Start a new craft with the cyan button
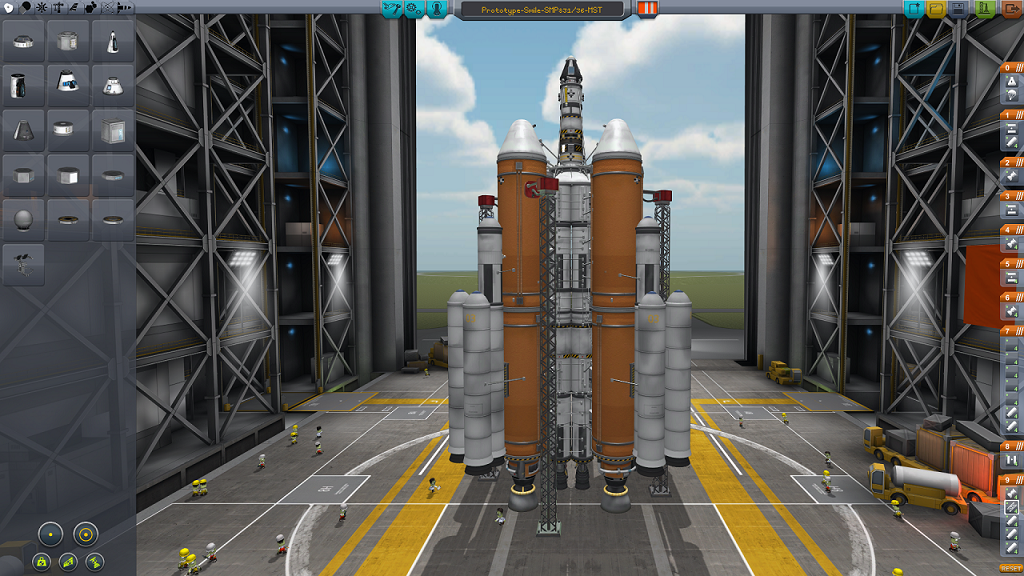The height and width of the screenshot is (576, 1024). (913, 10)
